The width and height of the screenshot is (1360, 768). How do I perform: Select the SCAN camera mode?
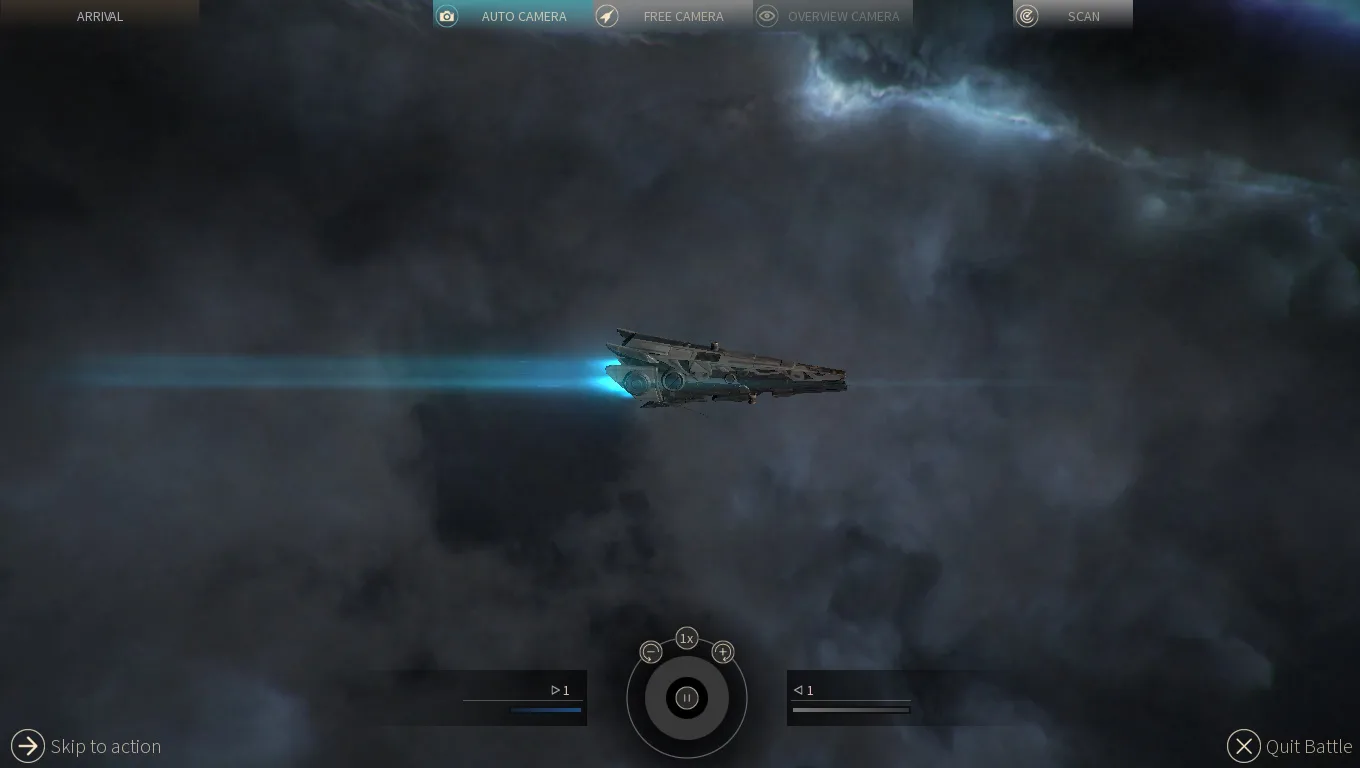click(x=1083, y=16)
